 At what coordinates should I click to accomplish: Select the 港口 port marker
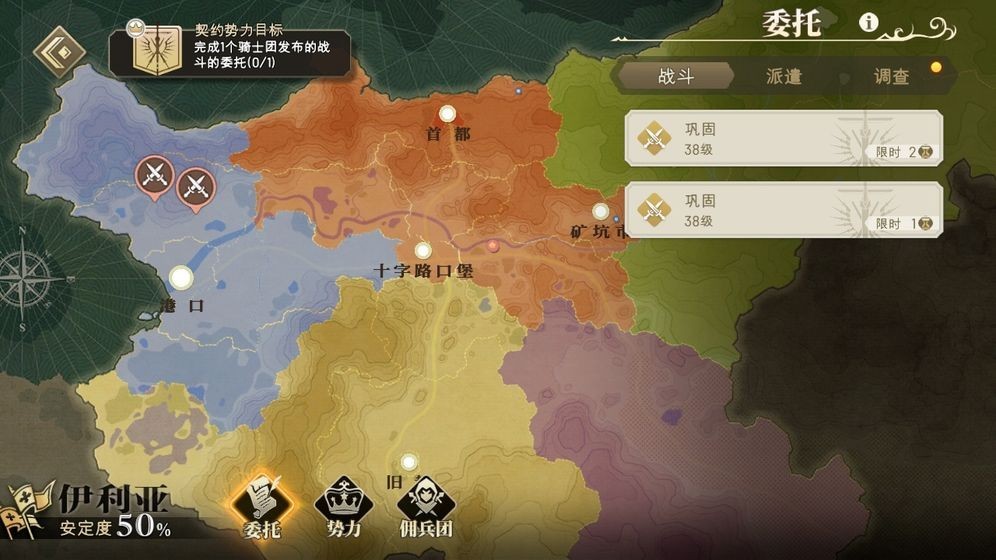click(x=181, y=277)
